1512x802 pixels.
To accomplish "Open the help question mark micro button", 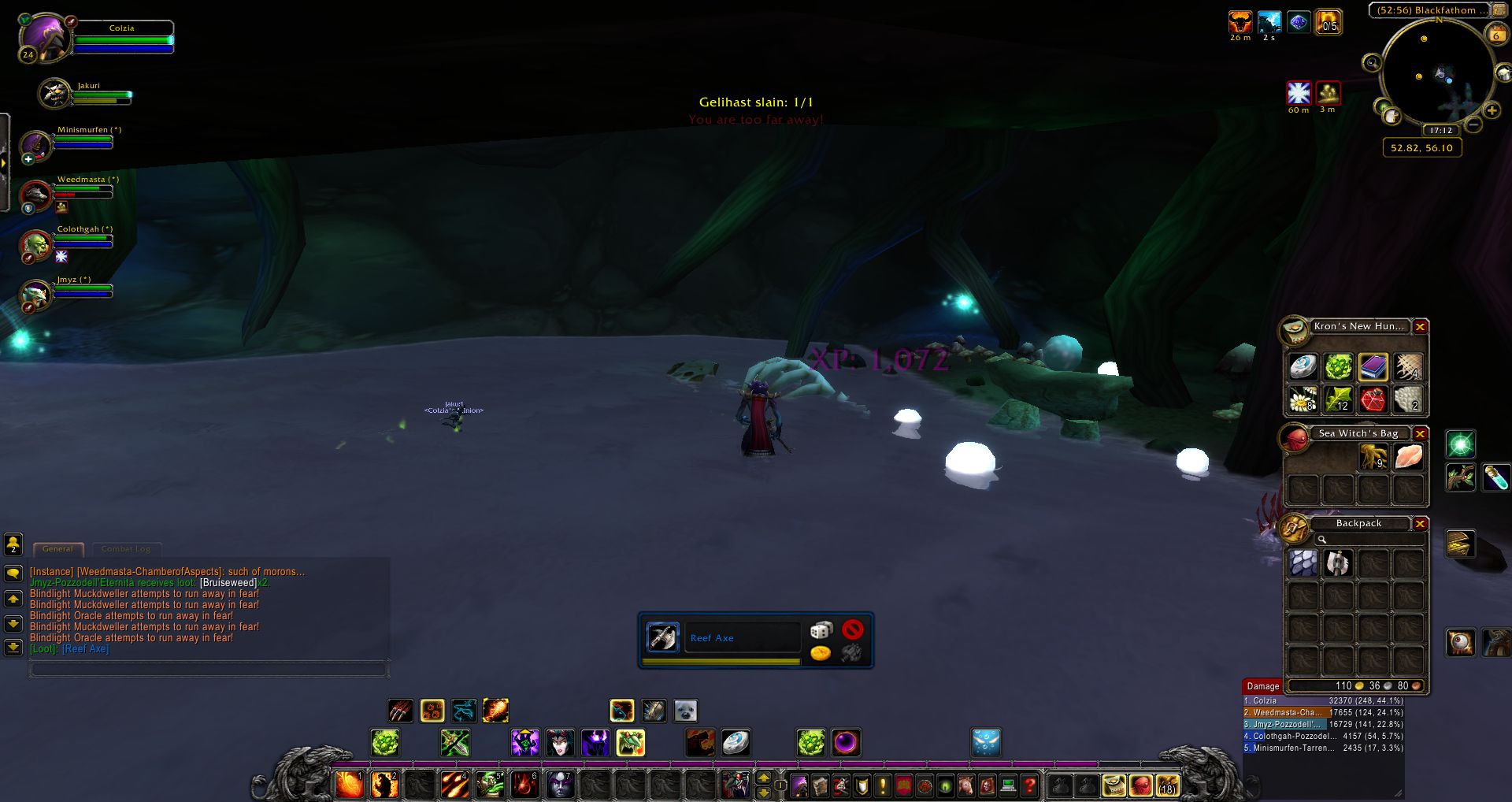I will 1029,785.
